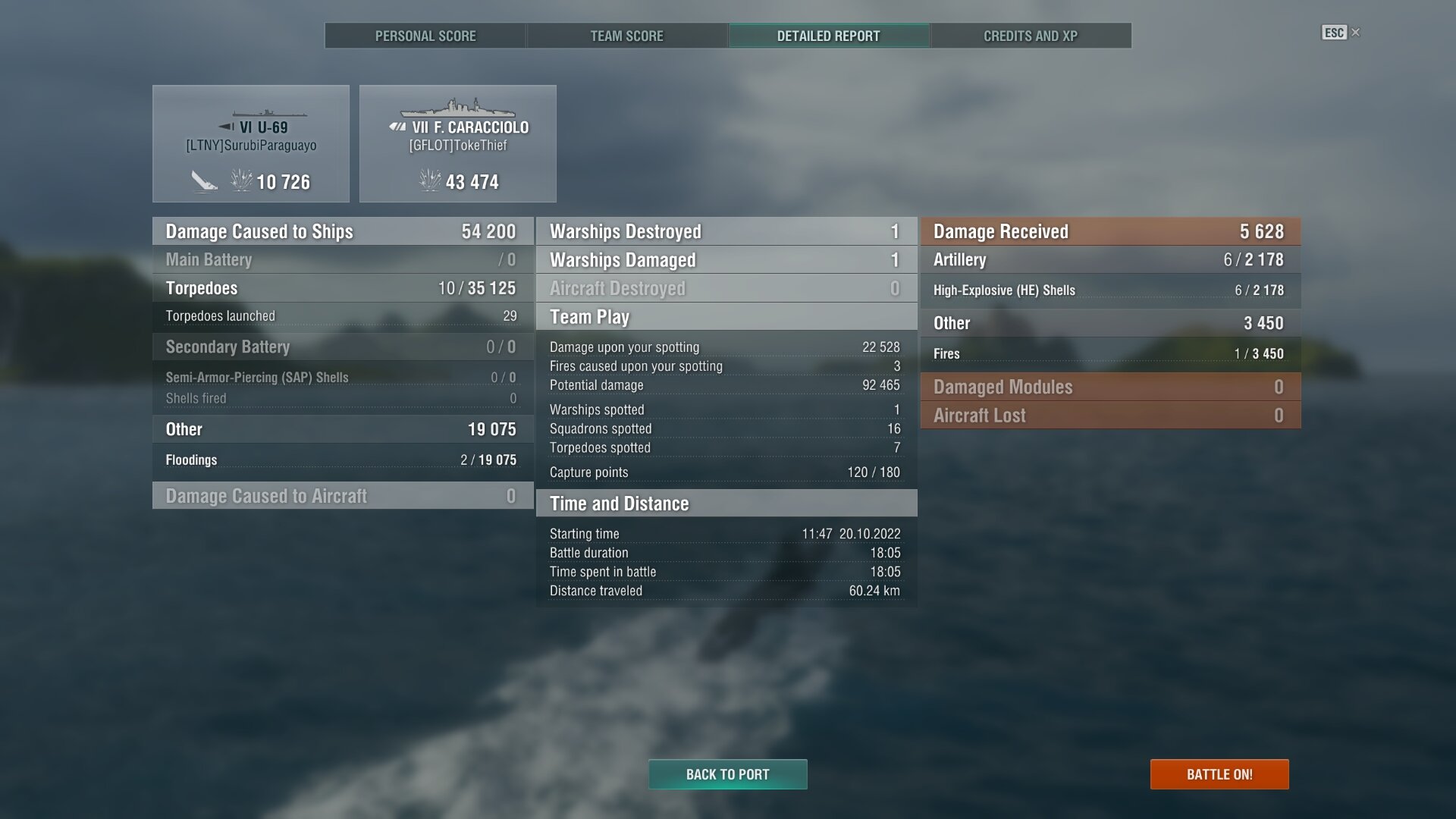Screen dimensions: 1456x819
Task: Select the U-69 ship card
Action: [x=251, y=143]
